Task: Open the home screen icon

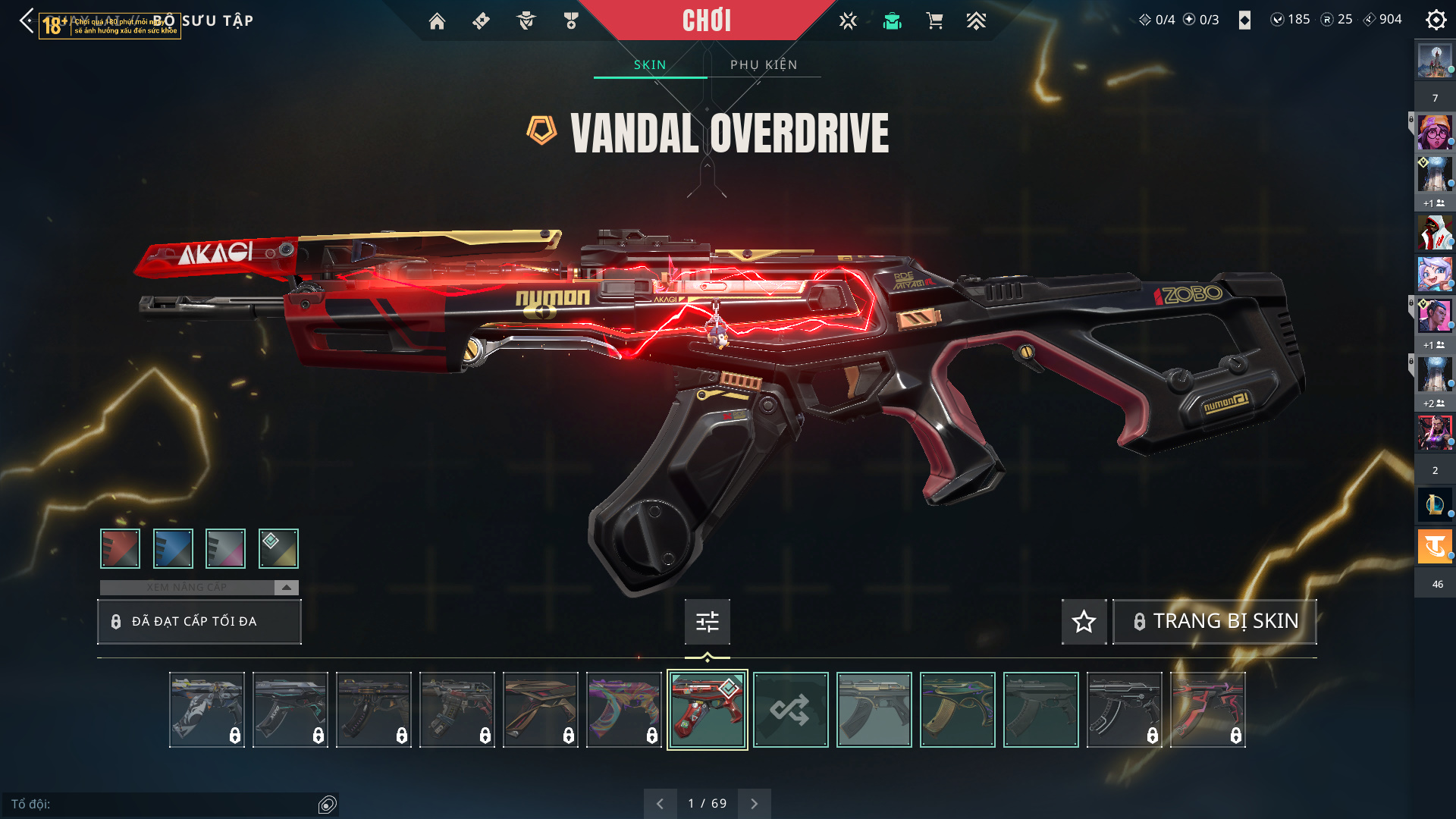Action: (437, 21)
